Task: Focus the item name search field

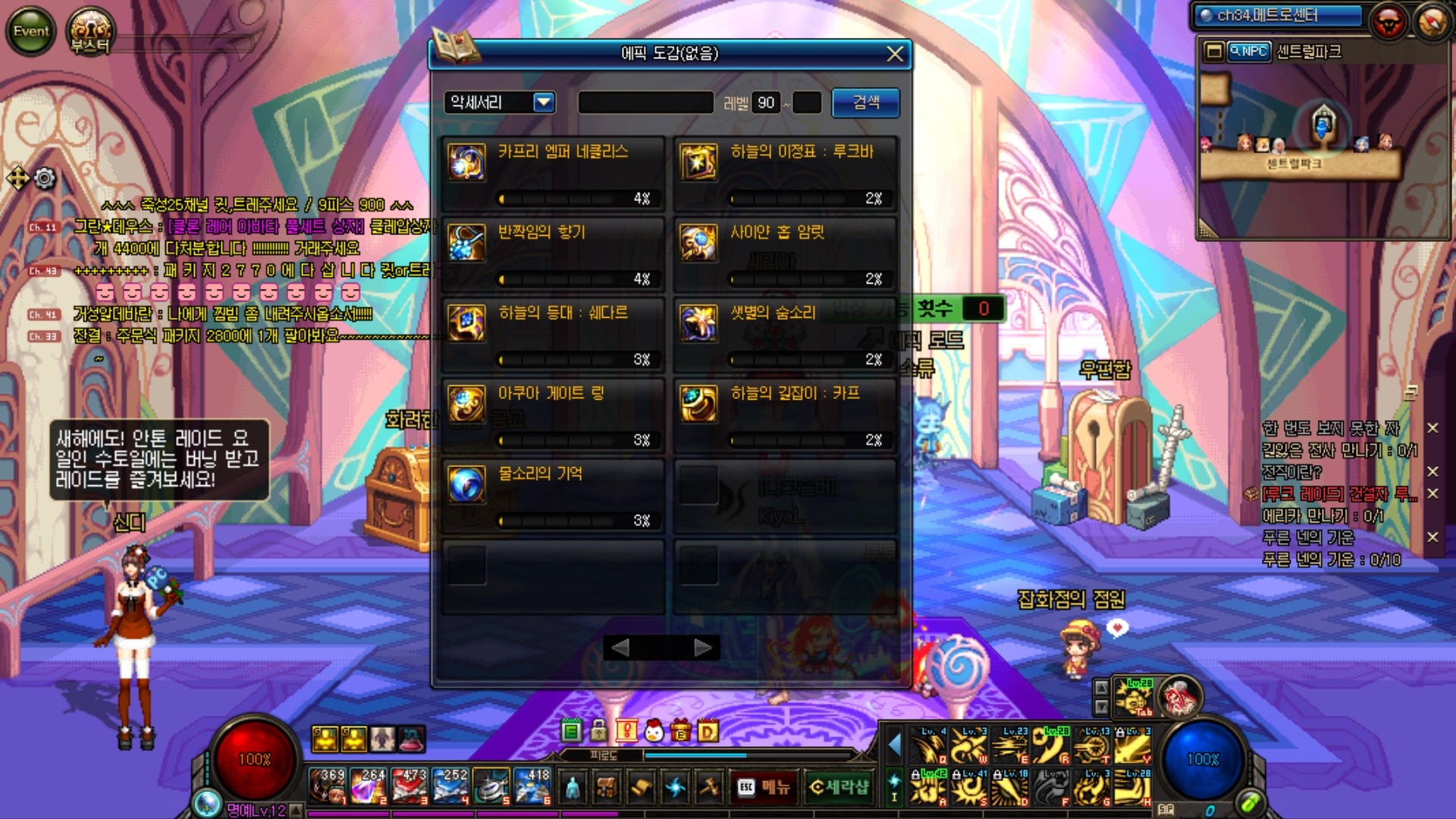Action: [x=645, y=102]
